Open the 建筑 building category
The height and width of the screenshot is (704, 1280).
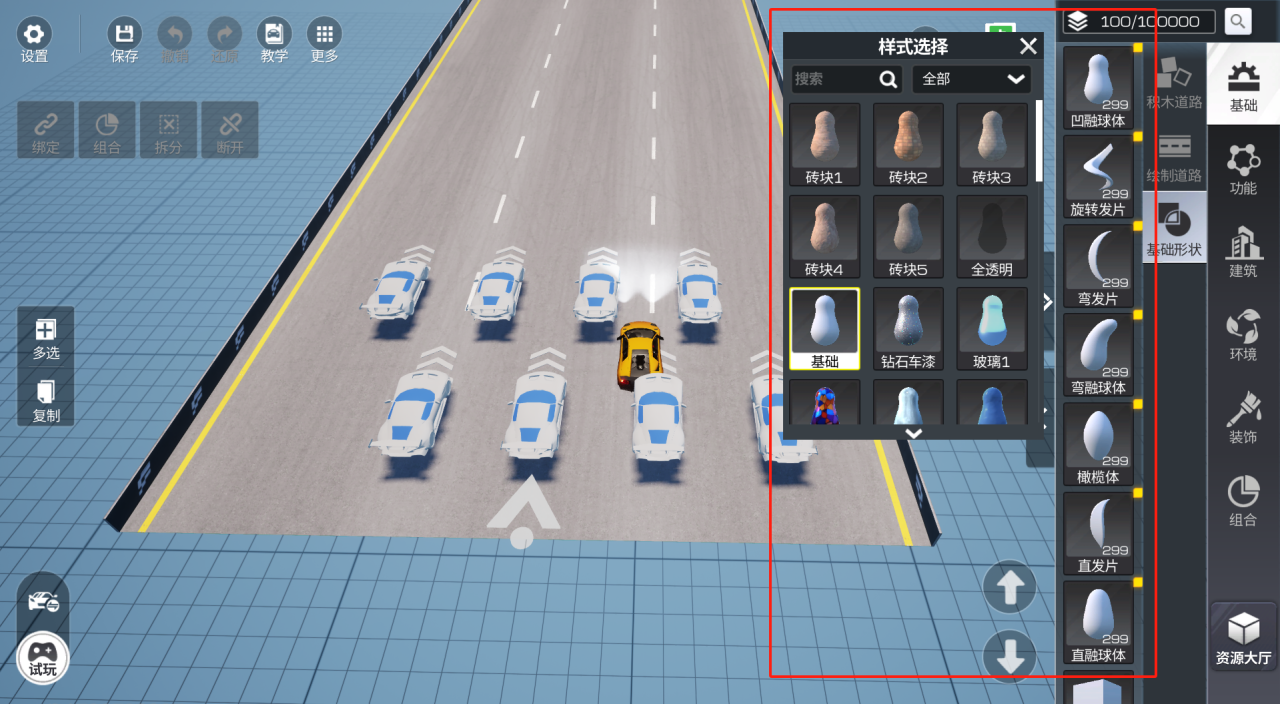pyautogui.click(x=1243, y=252)
